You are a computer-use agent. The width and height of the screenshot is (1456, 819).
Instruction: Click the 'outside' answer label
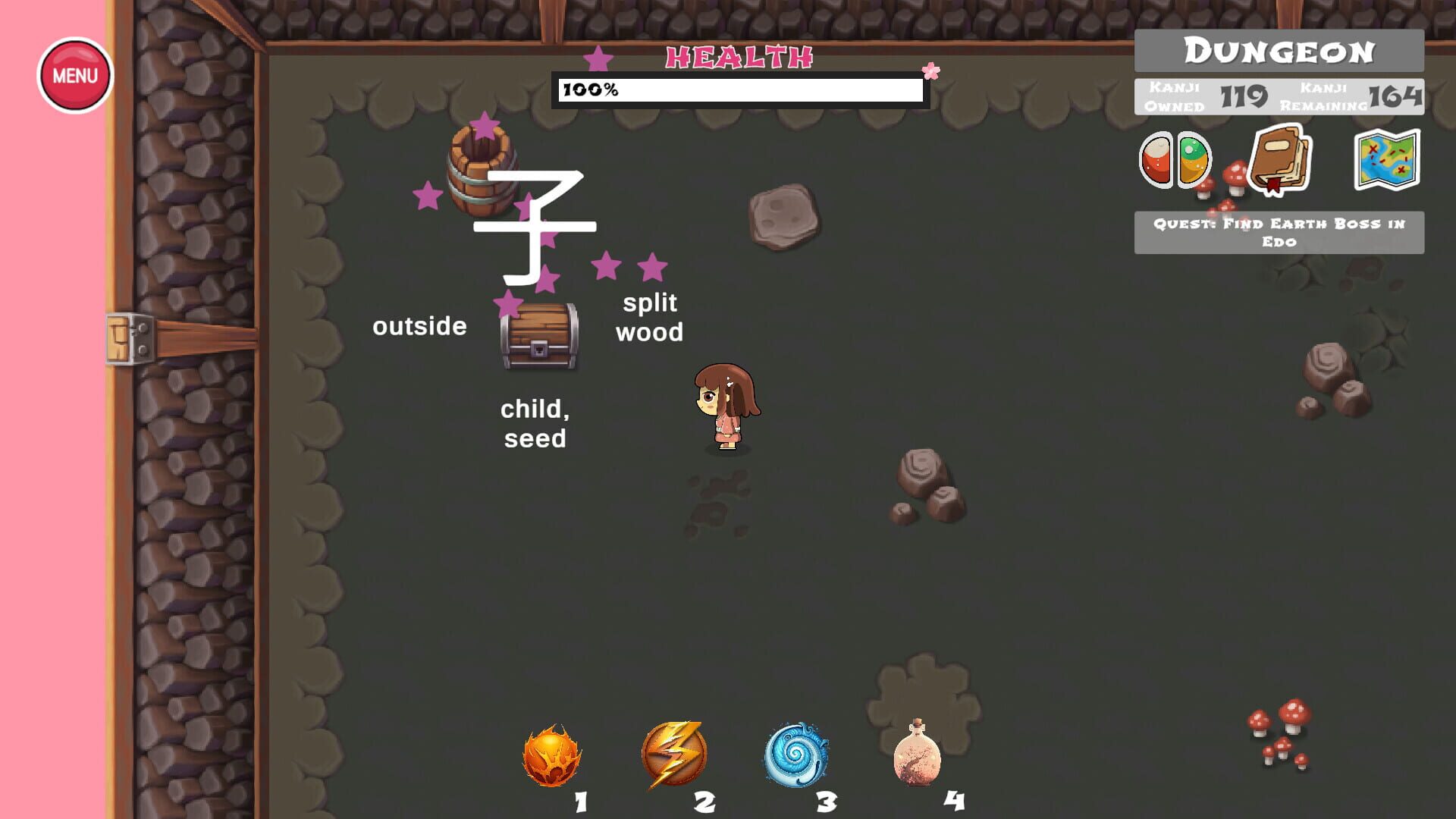[x=420, y=326]
